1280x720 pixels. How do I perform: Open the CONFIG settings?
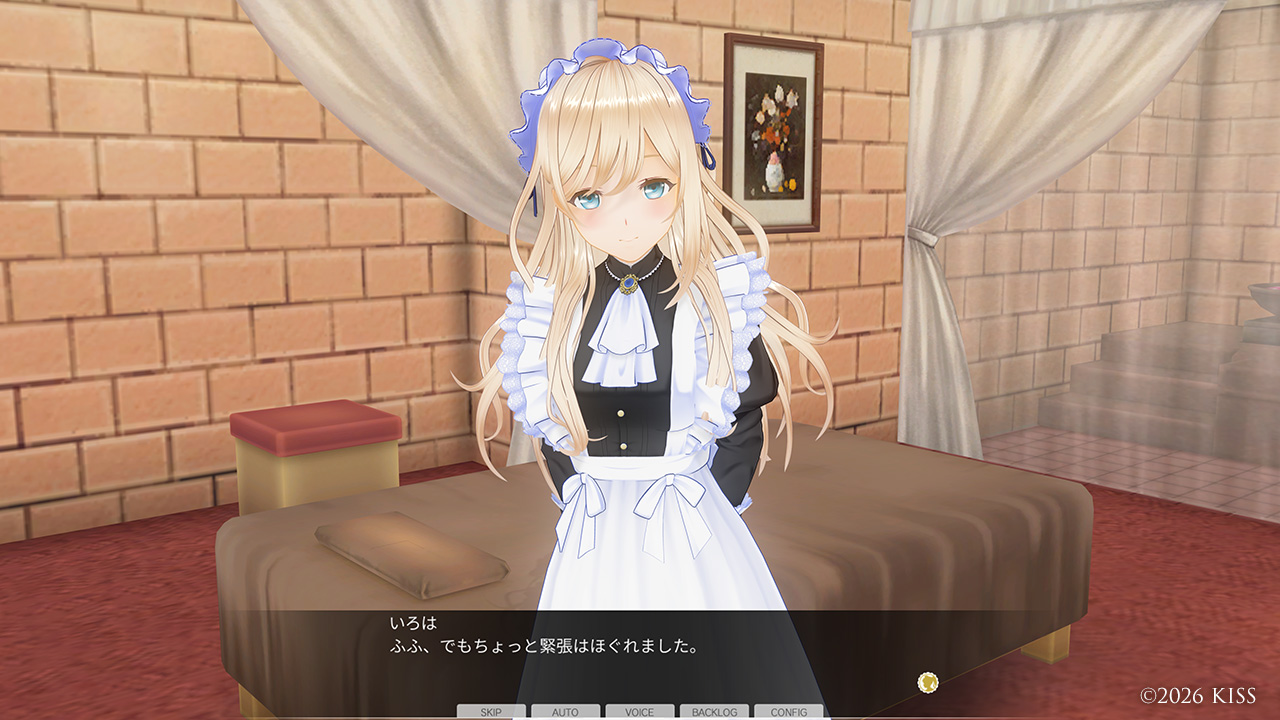[x=788, y=712]
